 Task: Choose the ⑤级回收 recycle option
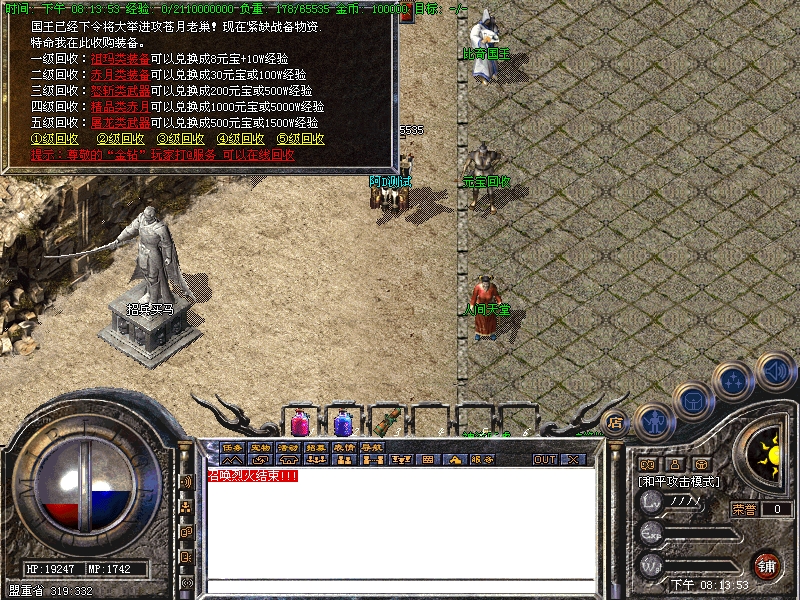[x=300, y=139]
